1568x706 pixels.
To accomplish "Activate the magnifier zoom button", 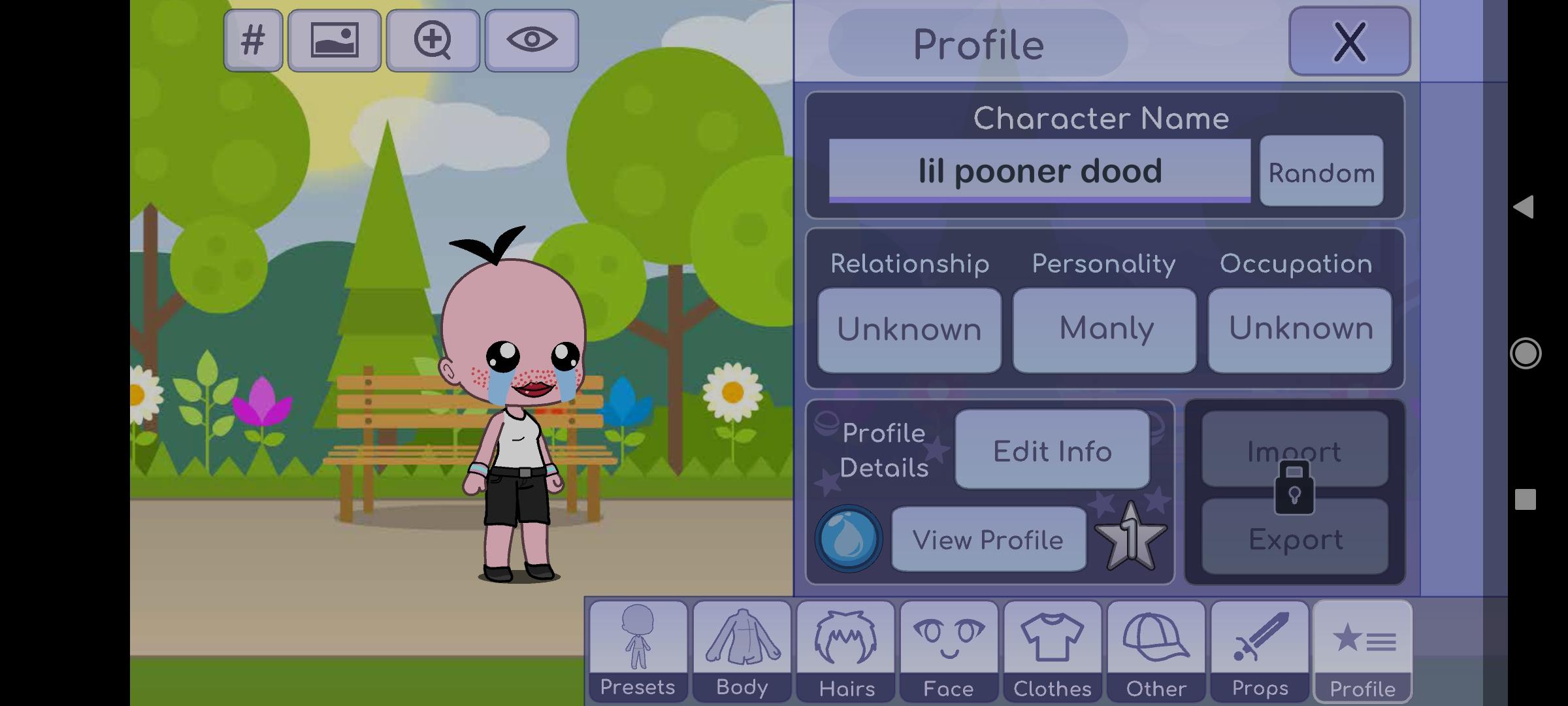I will coord(433,41).
